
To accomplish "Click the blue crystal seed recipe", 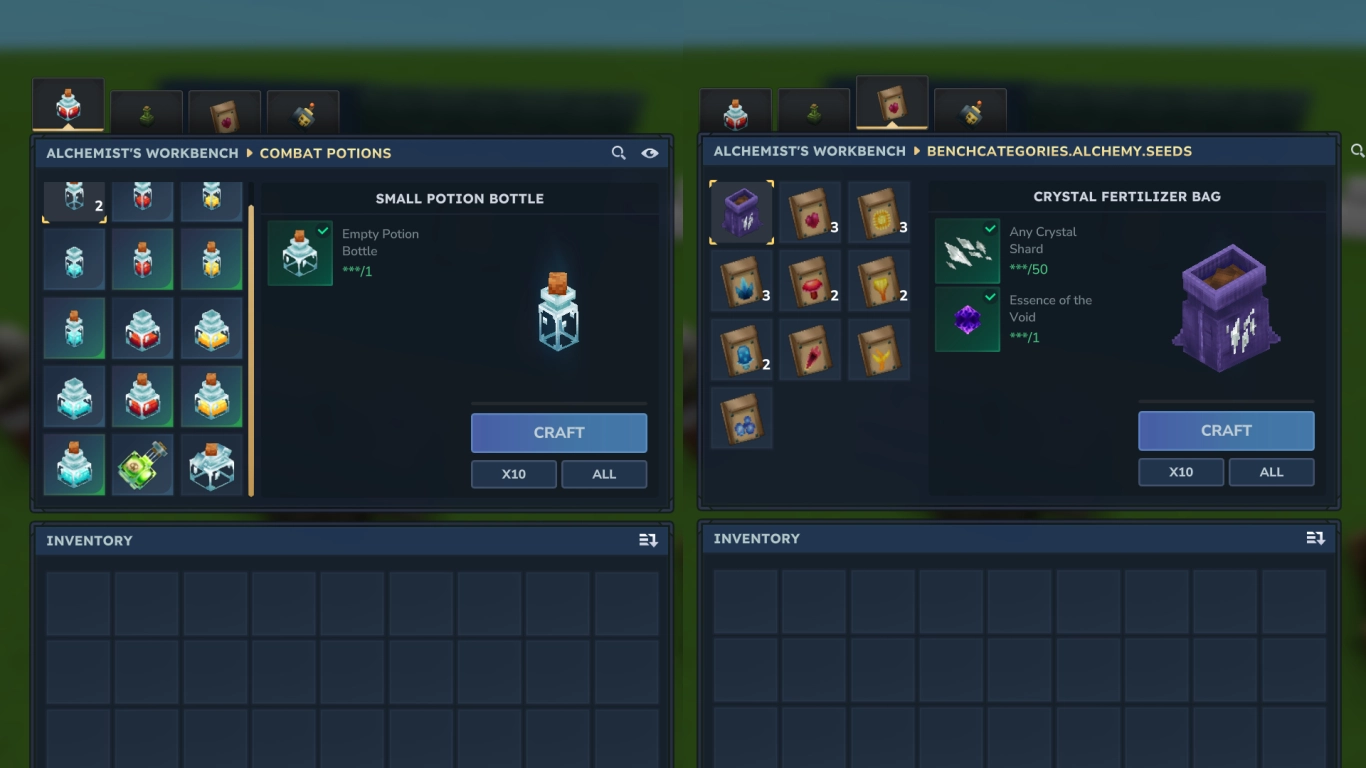I will click(741, 281).
